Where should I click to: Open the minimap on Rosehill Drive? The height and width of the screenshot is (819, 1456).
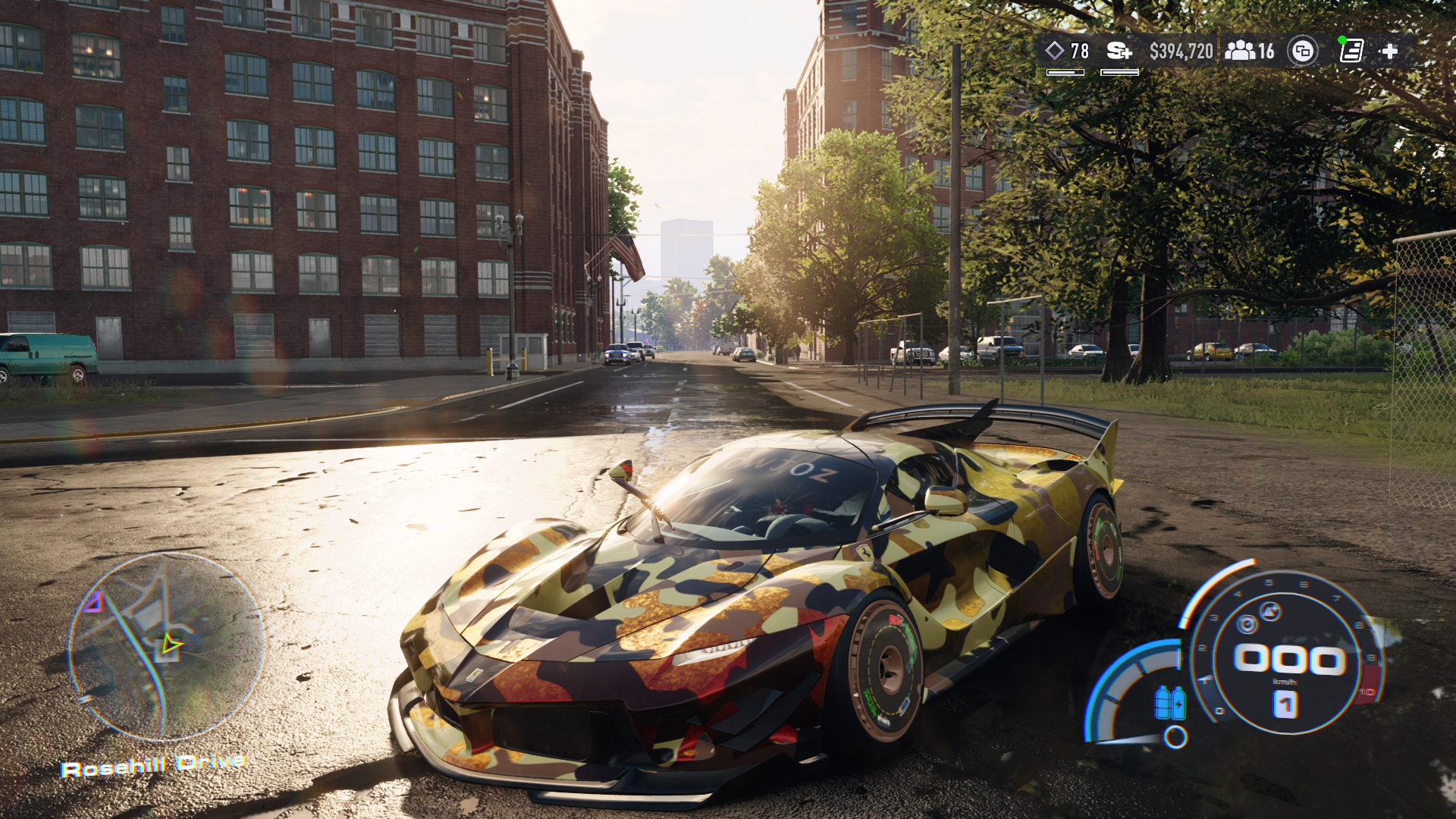coord(166,647)
